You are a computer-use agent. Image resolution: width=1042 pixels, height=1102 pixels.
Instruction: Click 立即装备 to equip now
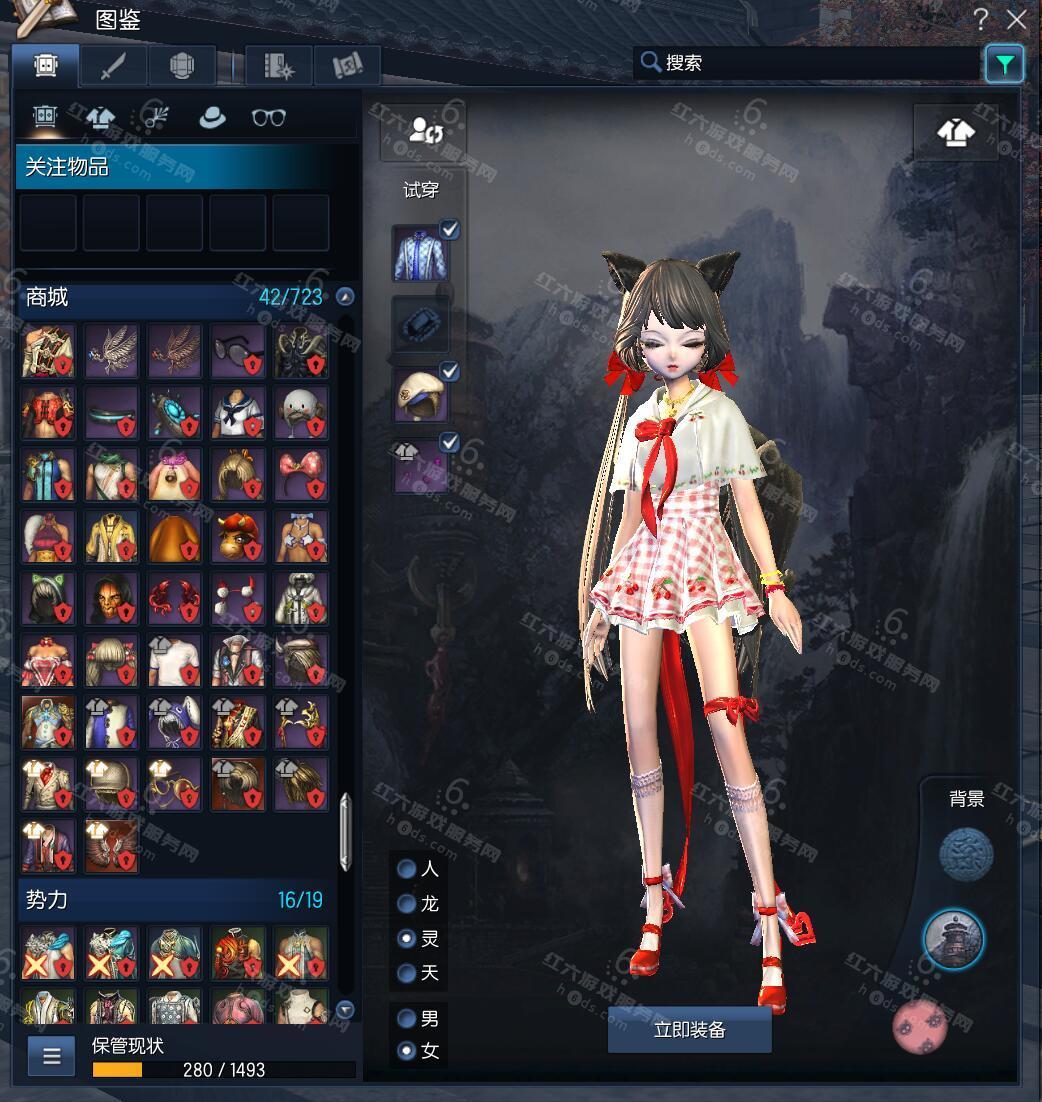689,1030
